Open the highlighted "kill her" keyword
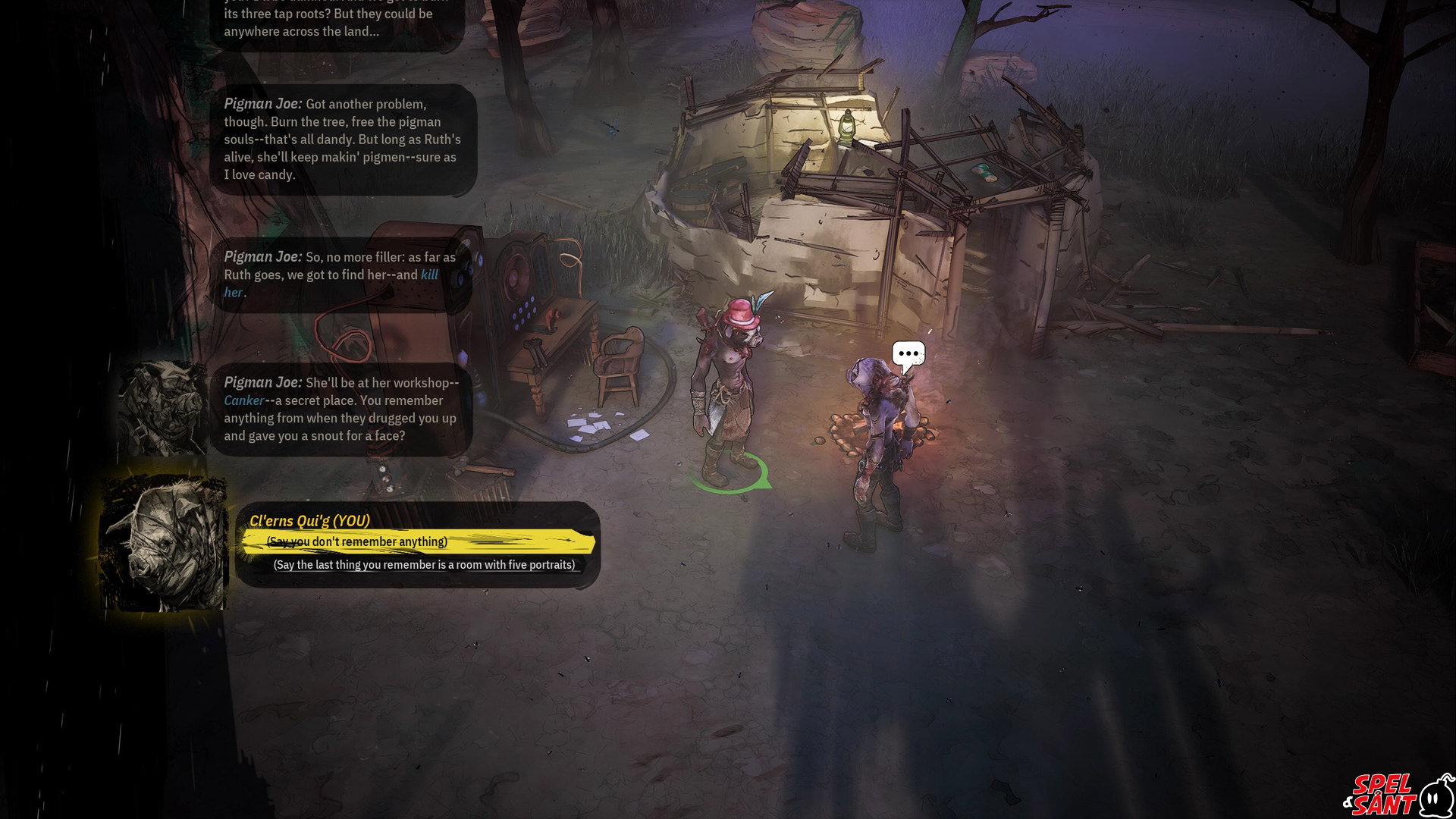Viewport: 1456px width, 819px height. click(429, 275)
